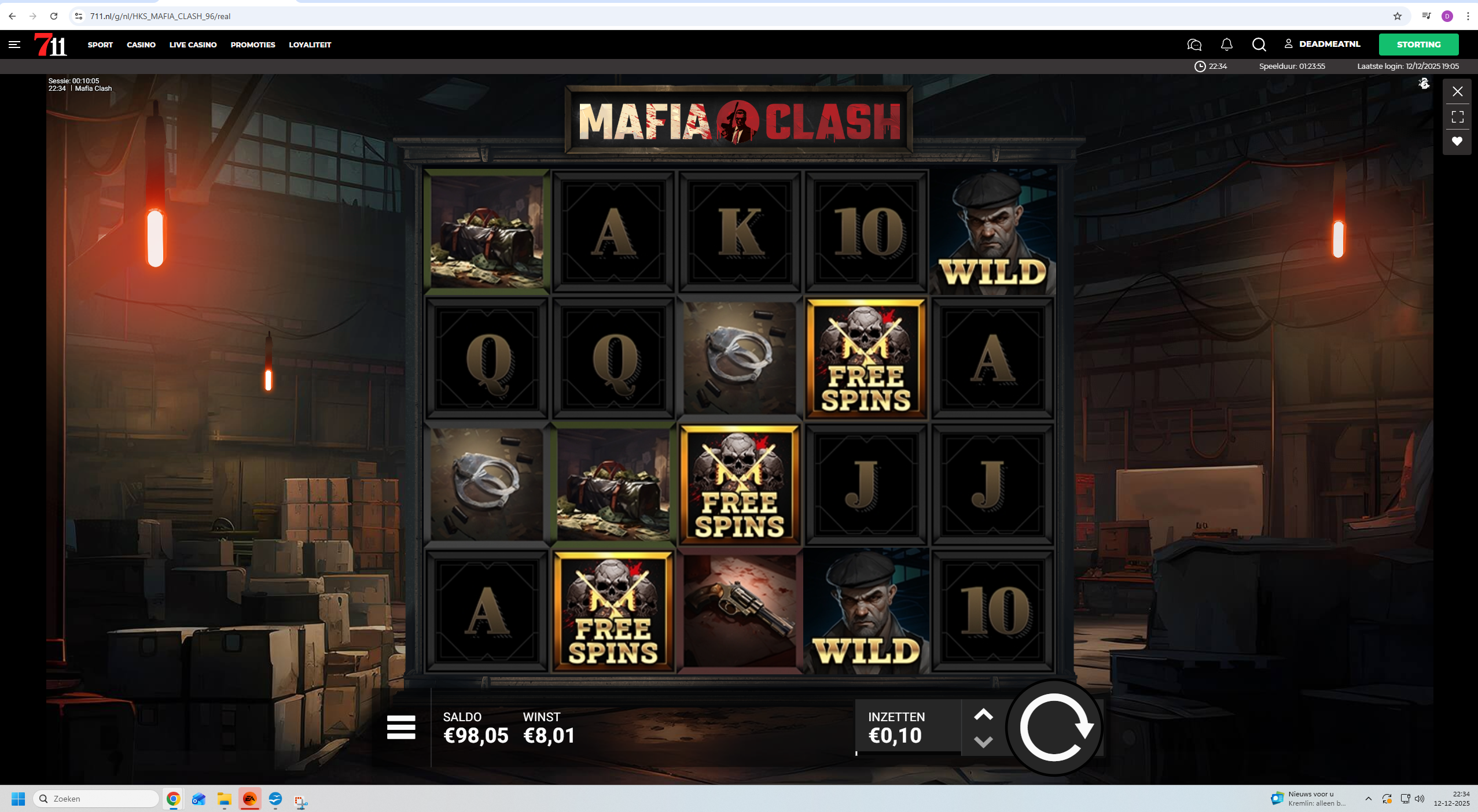Open the DEADMEATNL account menu
This screenshot has height=812, width=1478.
point(1322,44)
